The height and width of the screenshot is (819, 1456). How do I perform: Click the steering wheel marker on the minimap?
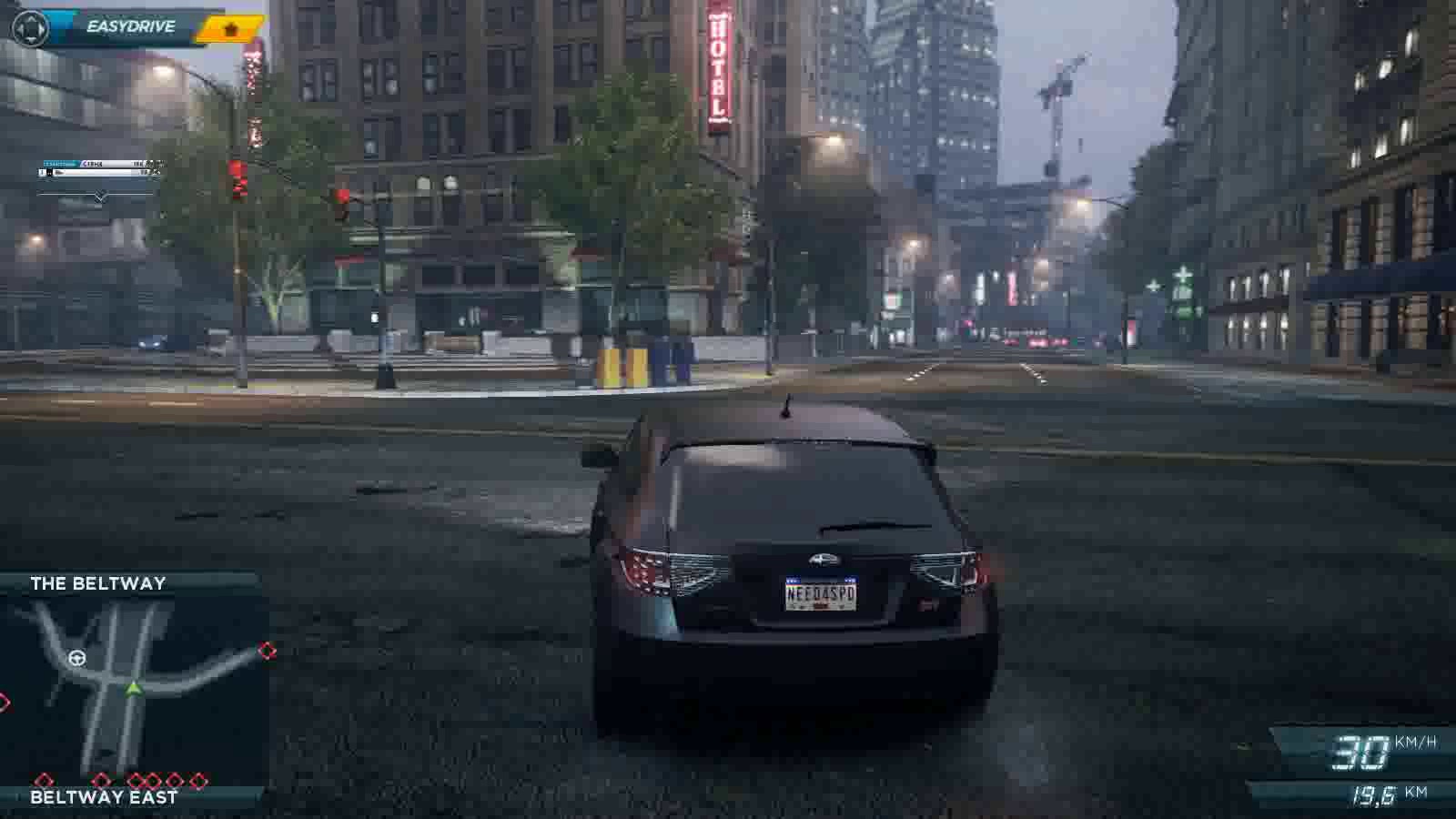[77, 657]
